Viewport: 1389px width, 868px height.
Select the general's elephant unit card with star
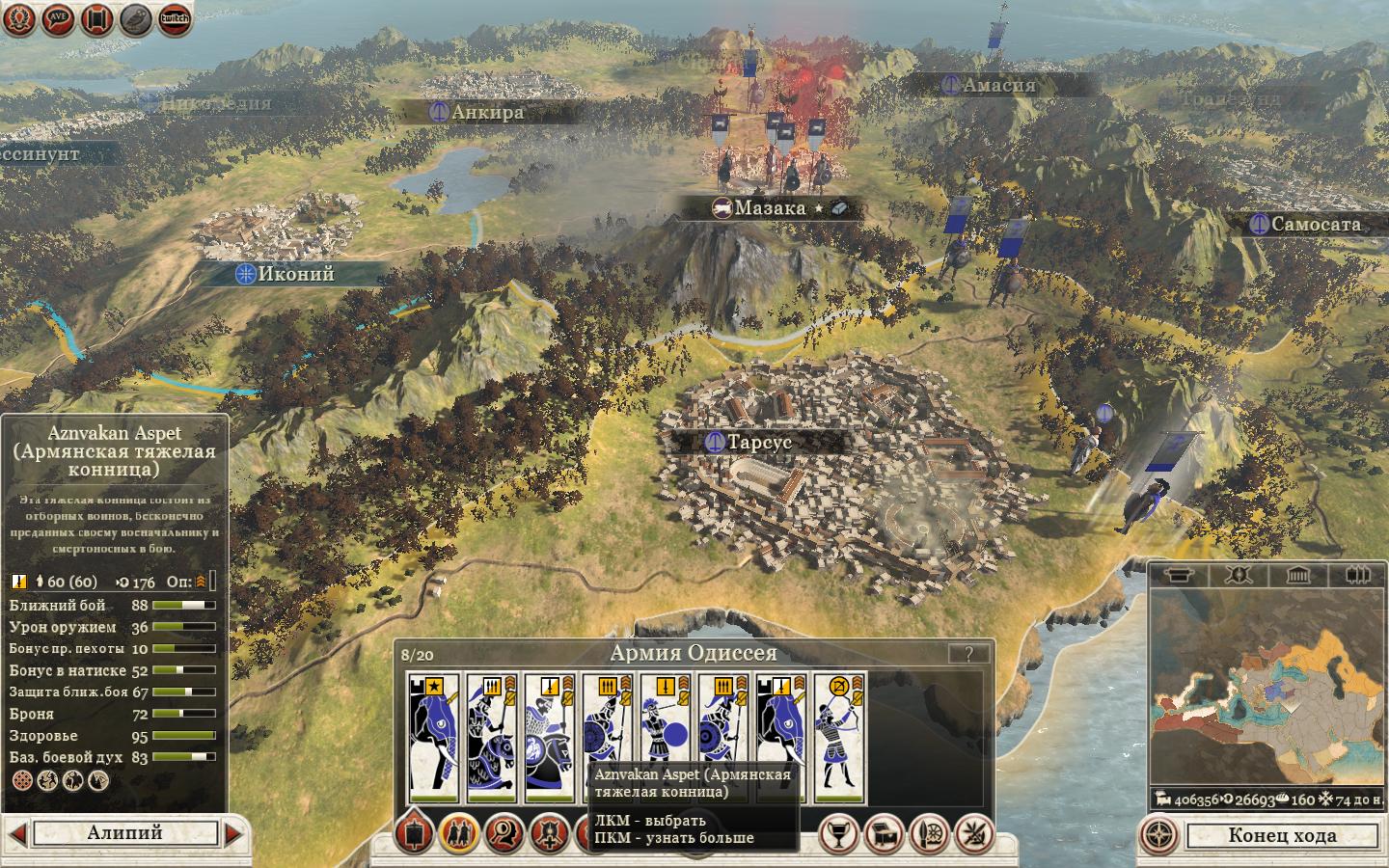[x=432, y=738]
